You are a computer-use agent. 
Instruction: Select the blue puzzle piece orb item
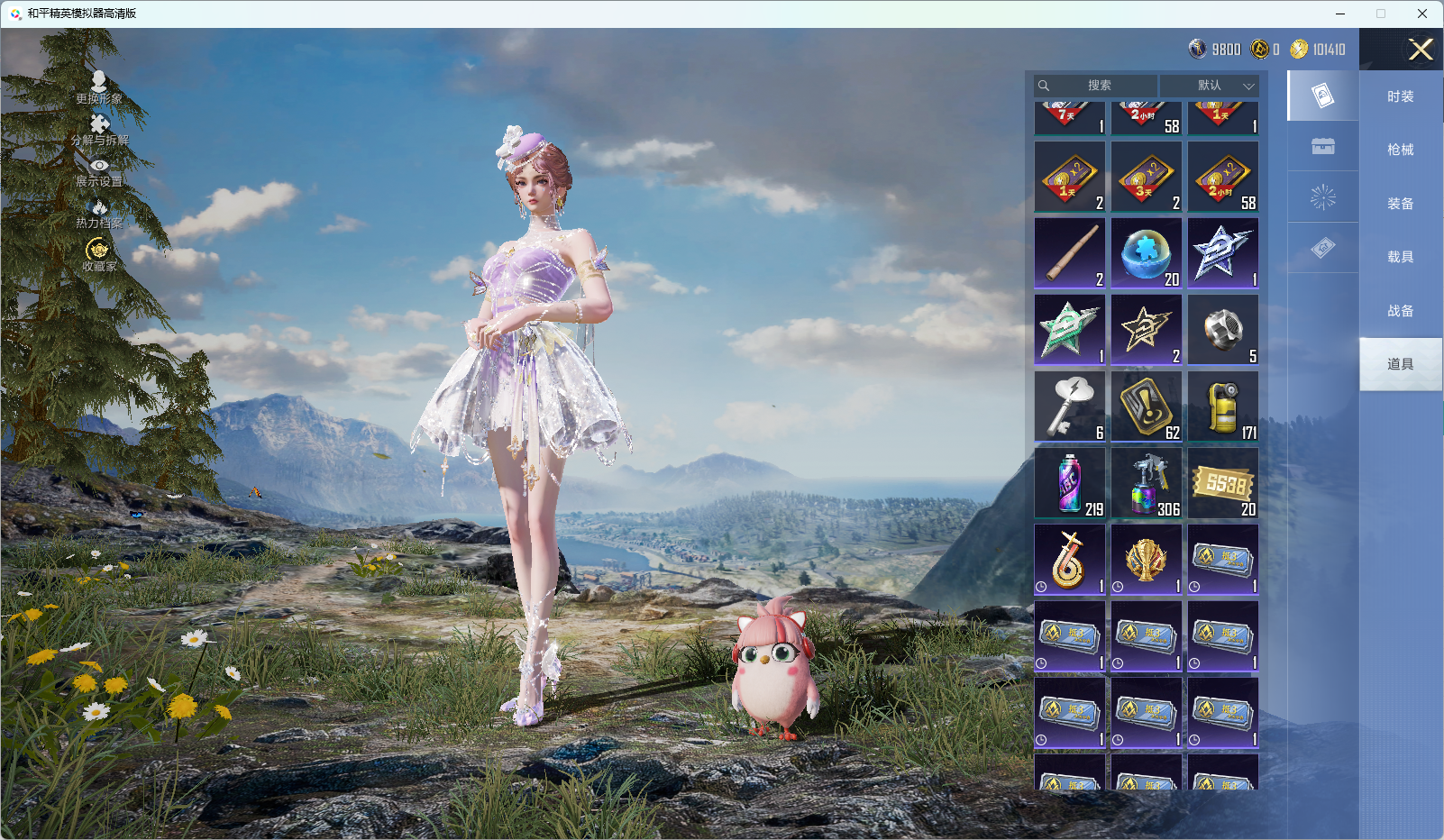coord(1147,253)
